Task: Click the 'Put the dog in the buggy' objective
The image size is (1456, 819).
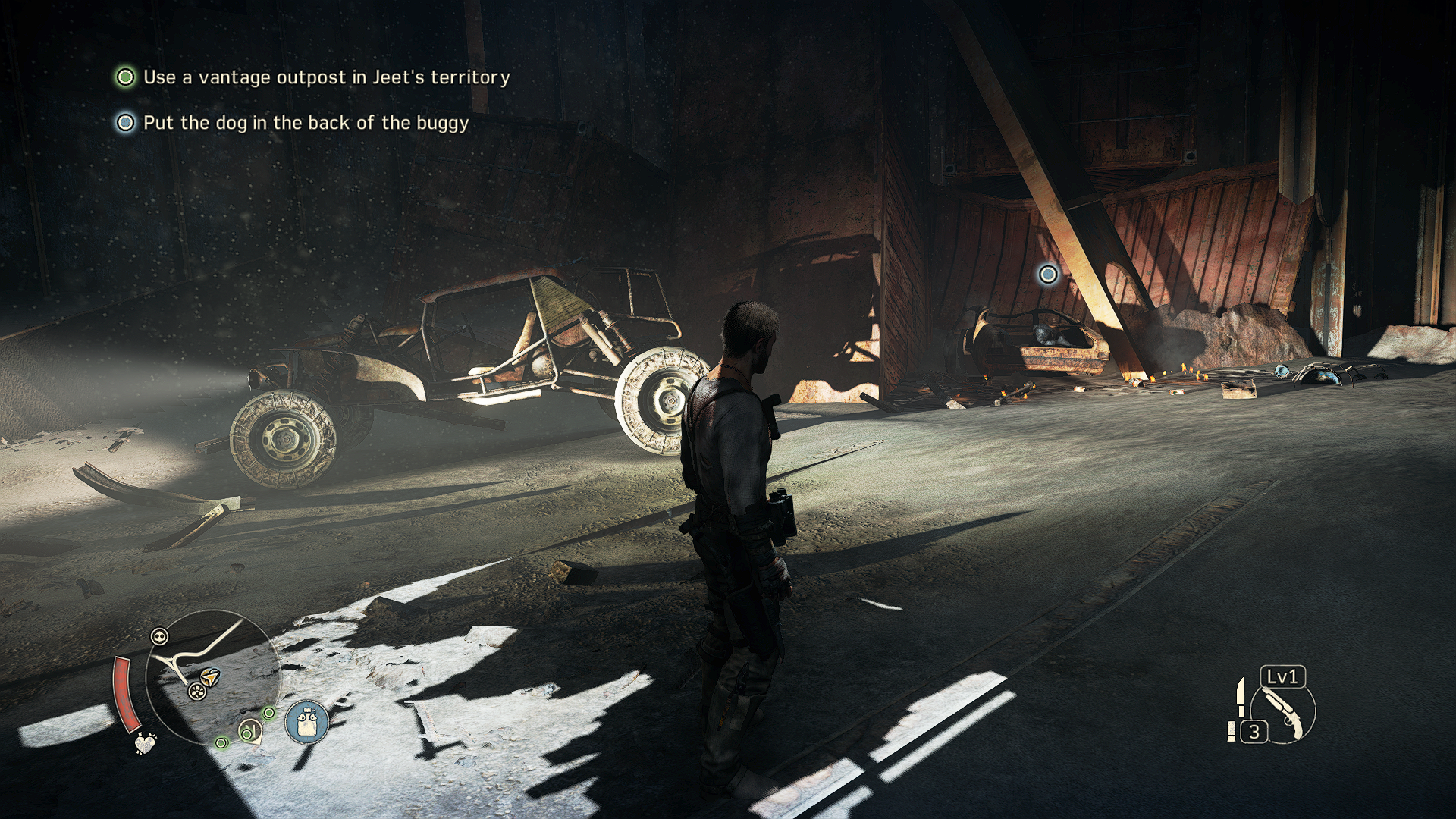Action: pos(306,123)
